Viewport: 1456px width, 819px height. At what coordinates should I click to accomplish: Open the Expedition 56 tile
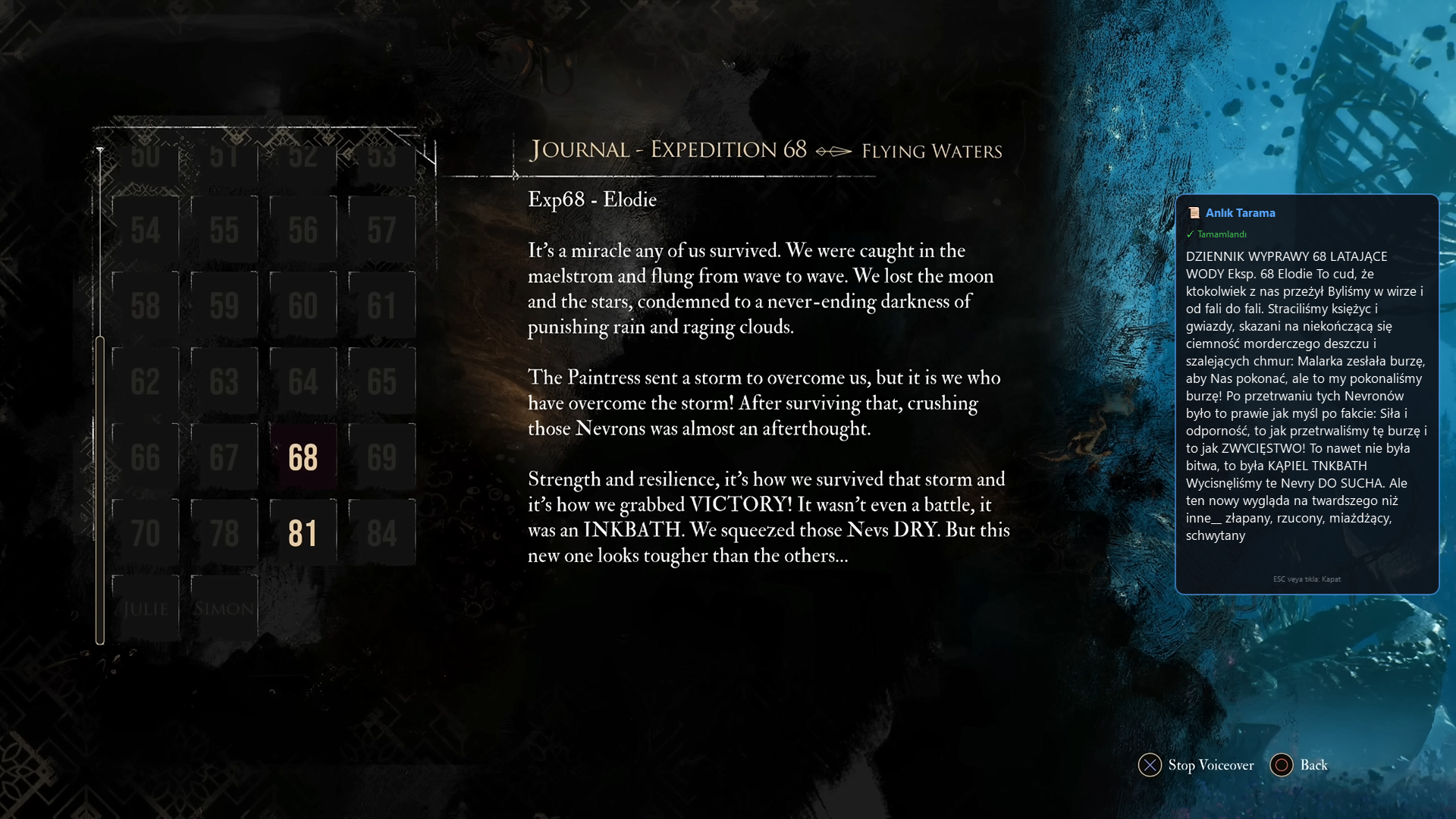tap(303, 230)
